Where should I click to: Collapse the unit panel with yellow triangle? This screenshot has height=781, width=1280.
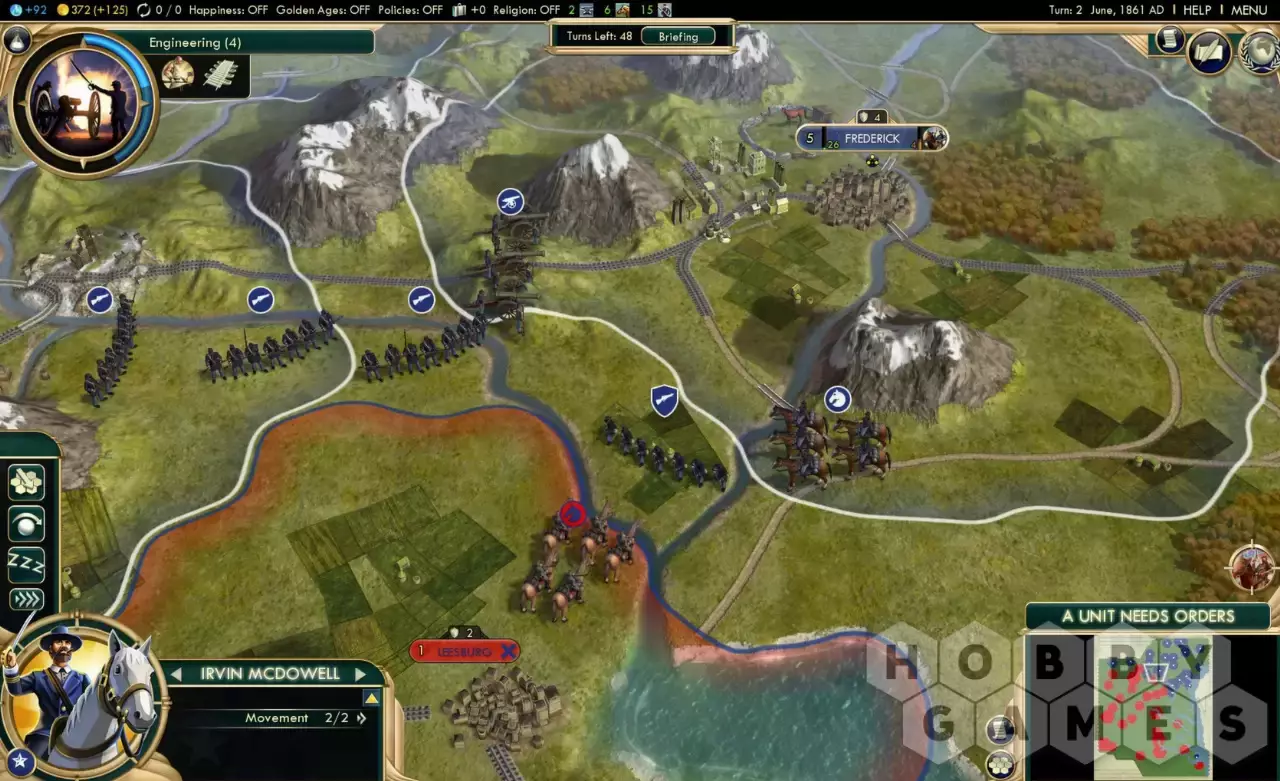click(x=371, y=698)
